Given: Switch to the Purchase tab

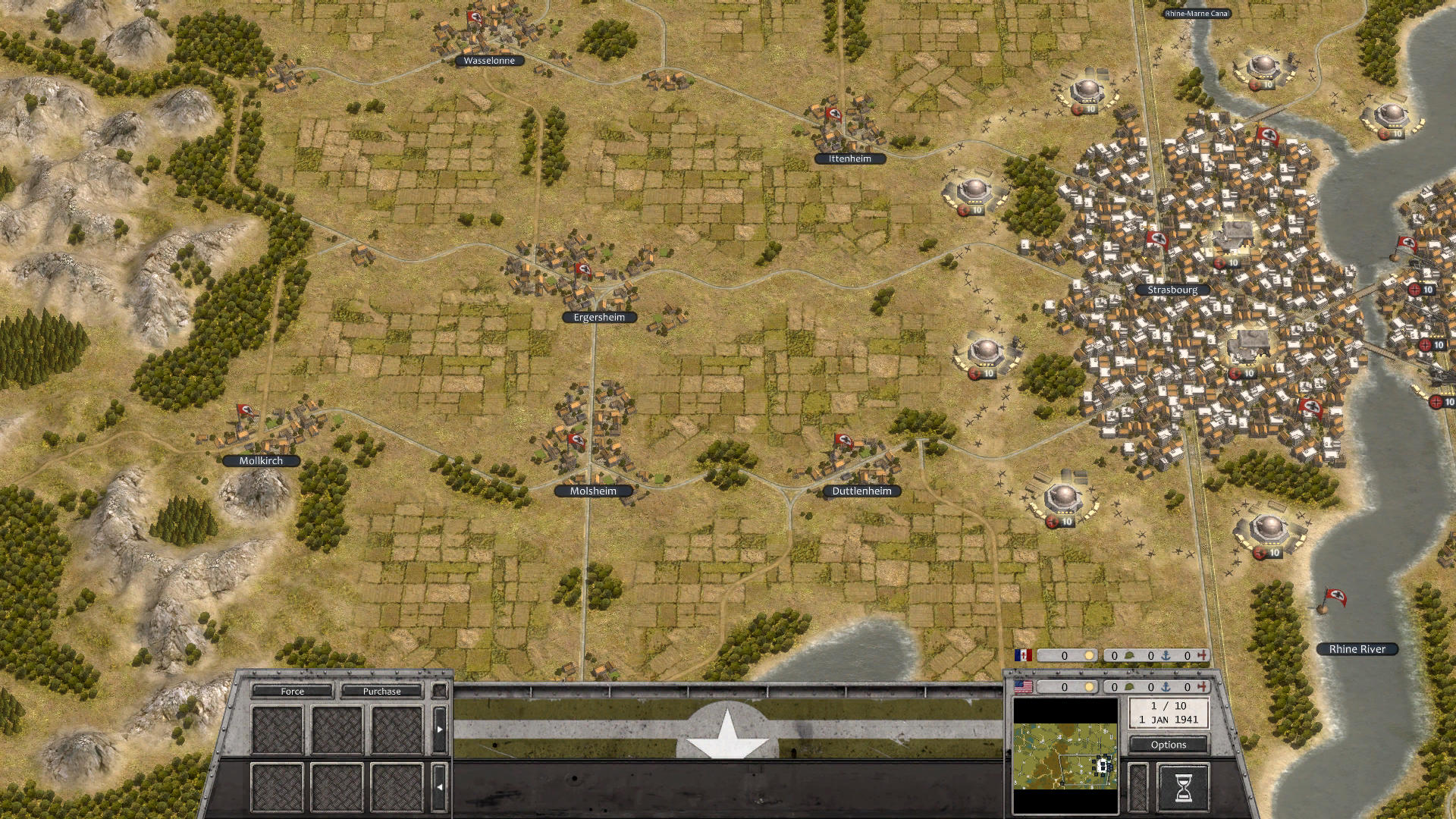Looking at the screenshot, I should [x=381, y=692].
